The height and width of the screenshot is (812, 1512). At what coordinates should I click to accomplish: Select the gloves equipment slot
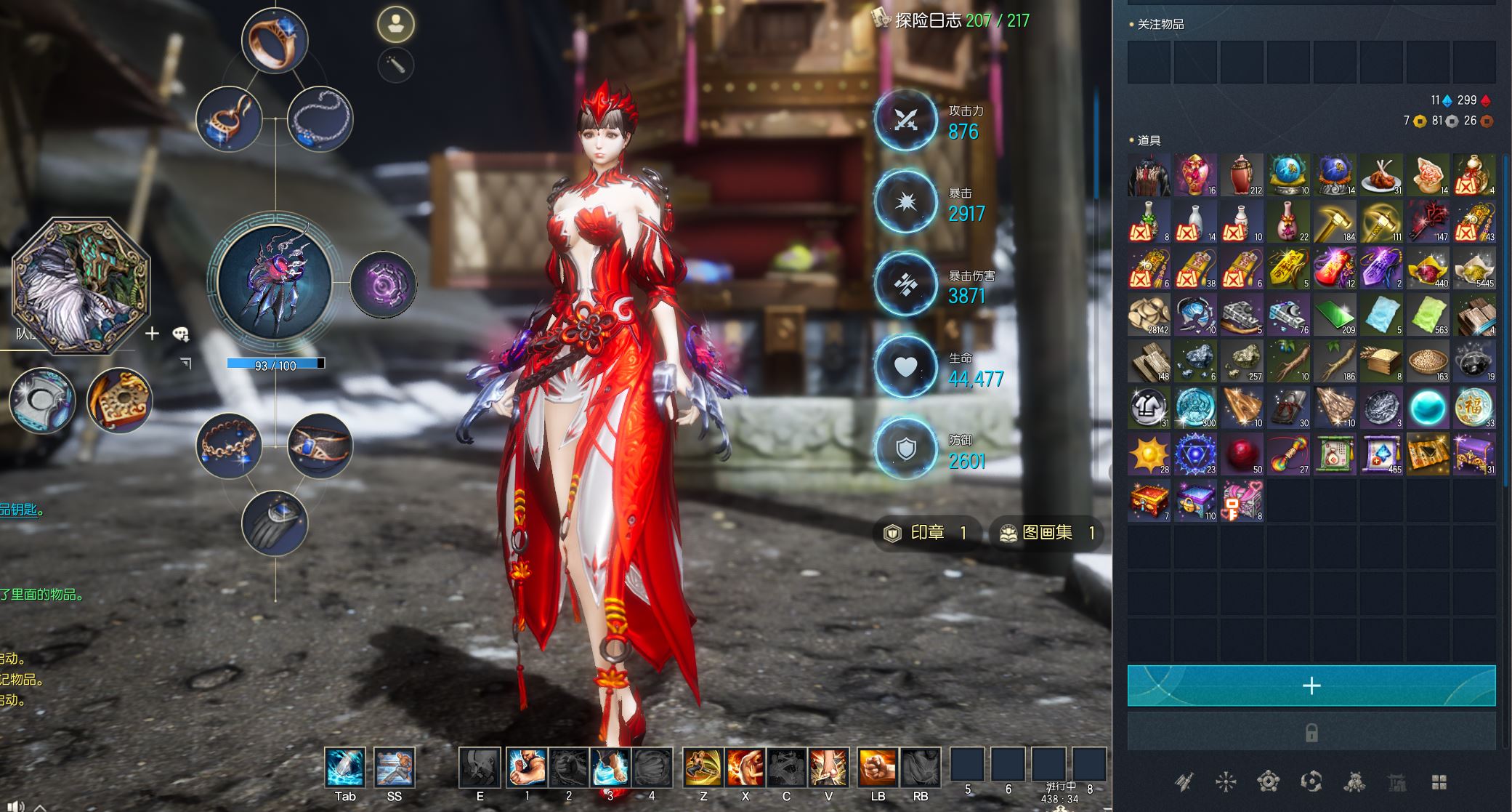(x=275, y=523)
